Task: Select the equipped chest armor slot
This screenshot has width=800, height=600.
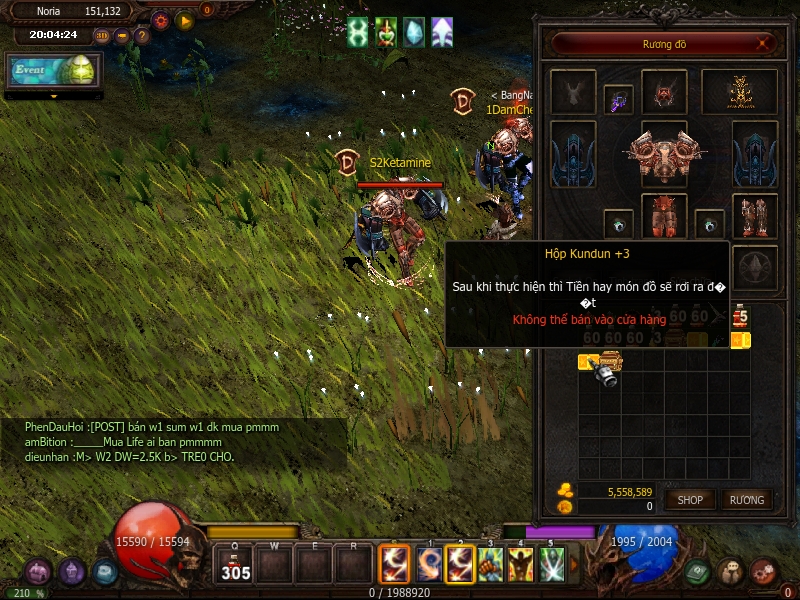Action: coord(664,154)
